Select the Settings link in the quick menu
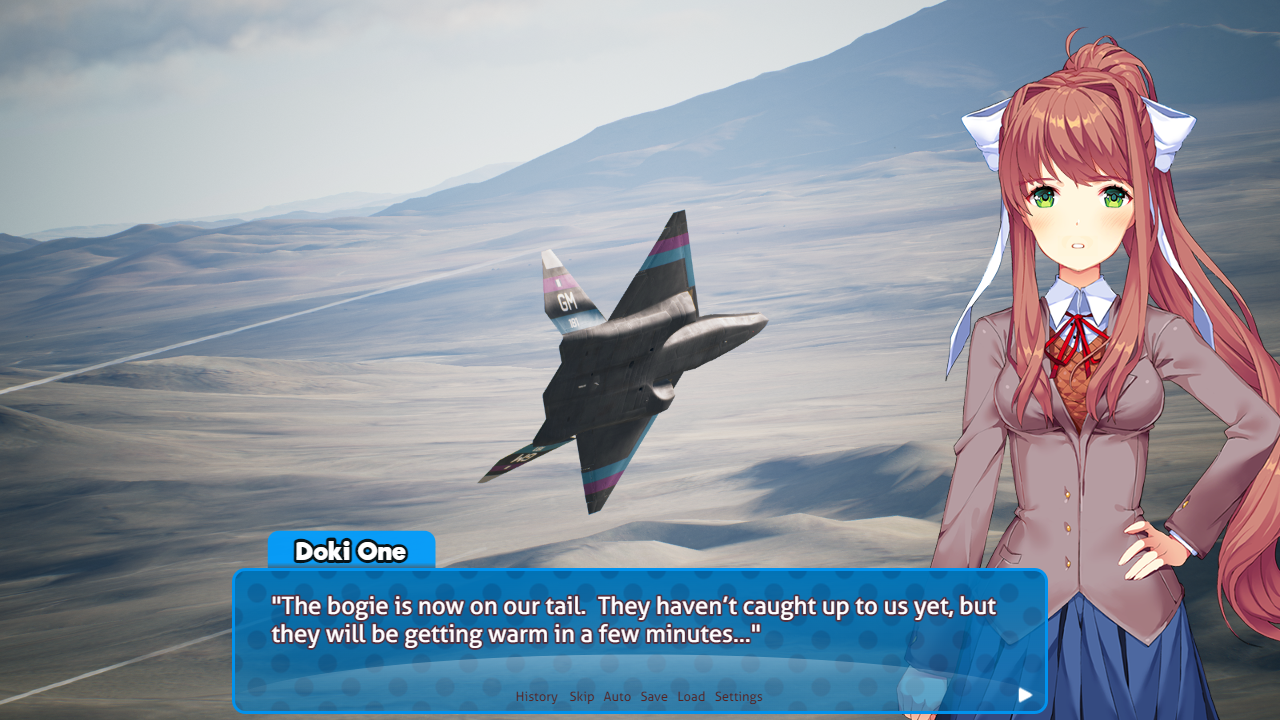The width and height of the screenshot is (1280, 720). (738, 696)
